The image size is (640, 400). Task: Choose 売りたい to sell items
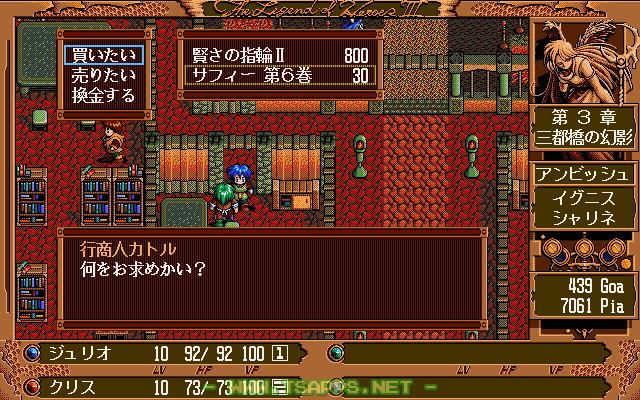(101, 75)
